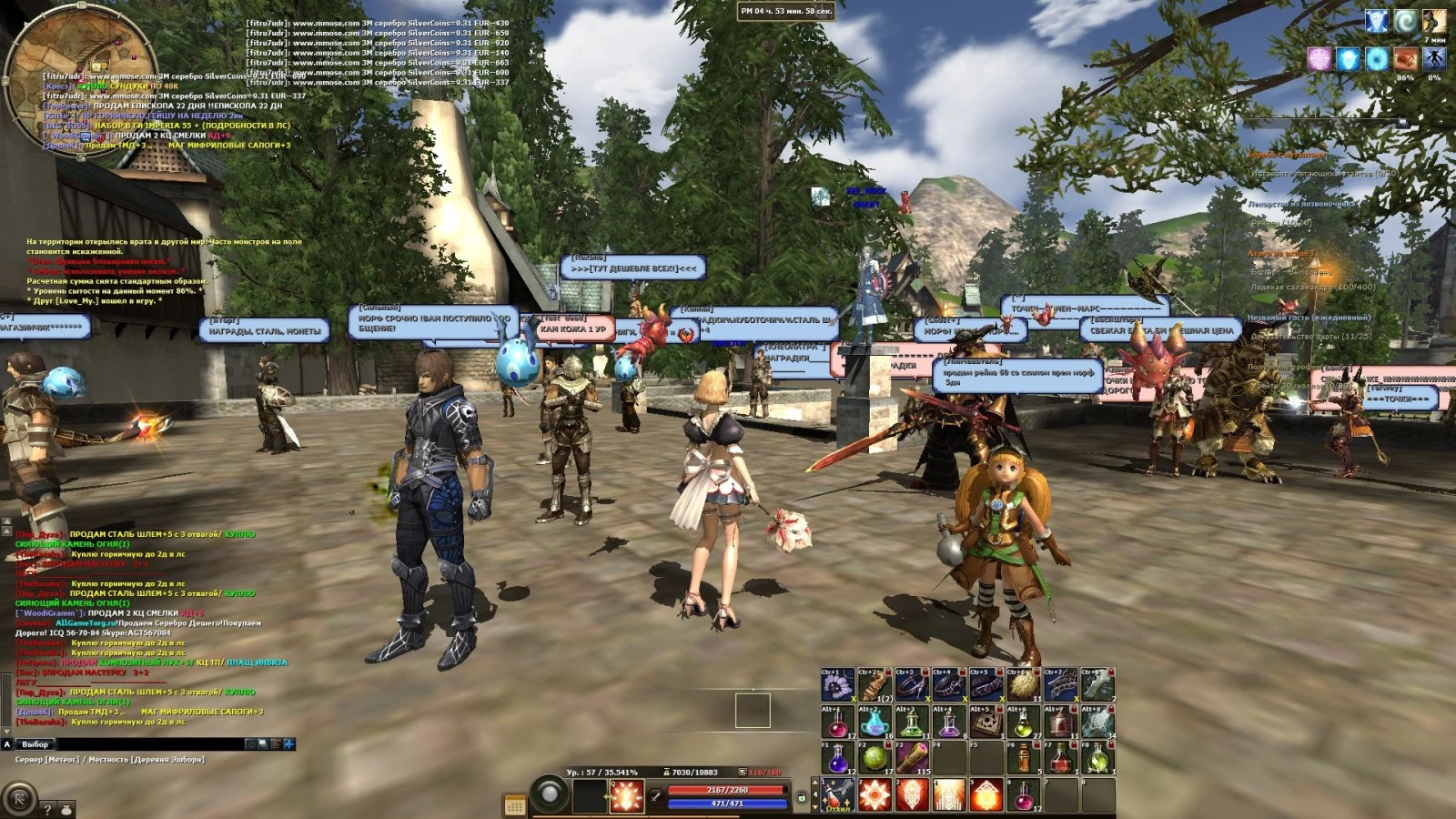
Task: Click the red potion in skill slot 6
Action: [x=1024, y=795]
